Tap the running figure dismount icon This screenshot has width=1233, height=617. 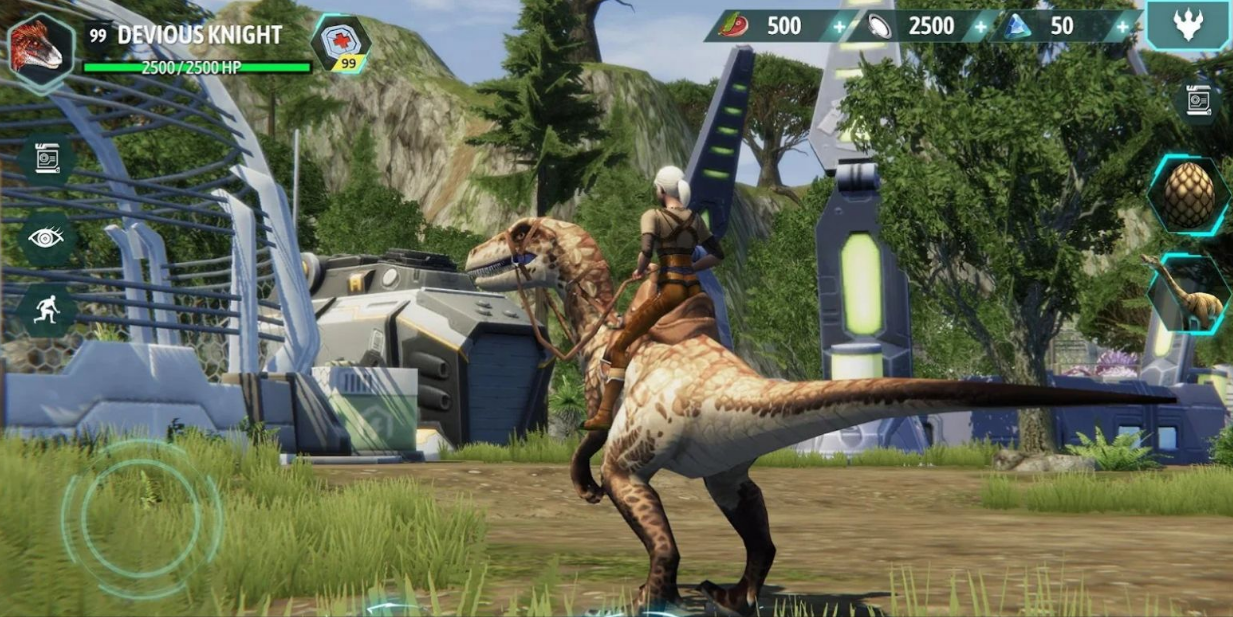pyautogui.click(x=47, y=308)
